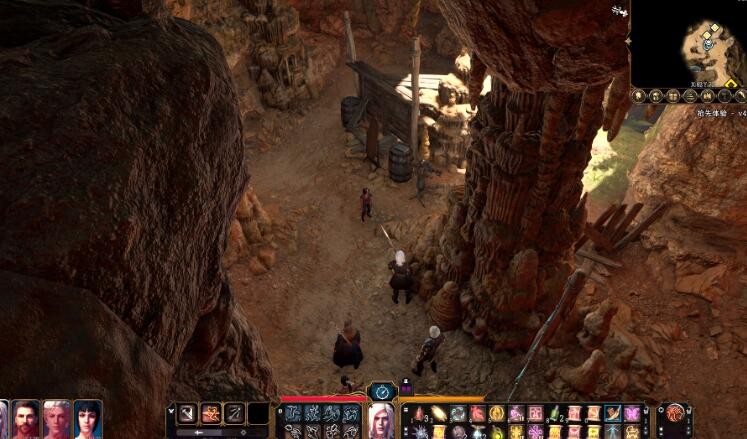Image resolution: width=747 pixels, height=439 pixels.
Task: Click the round red swirl button
Action: [x=675, y=413]
